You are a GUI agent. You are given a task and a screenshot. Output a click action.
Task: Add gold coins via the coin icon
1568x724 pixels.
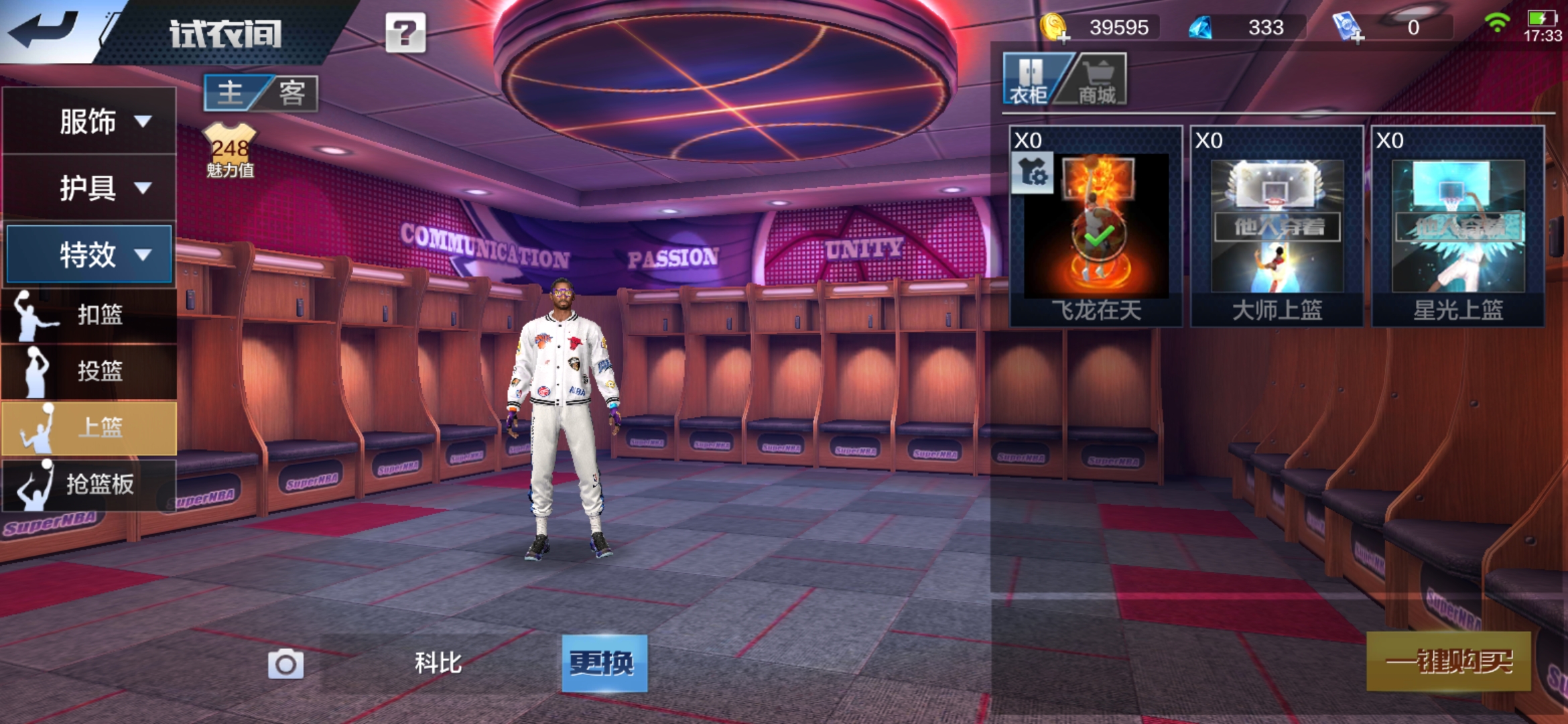[1054, 28]
